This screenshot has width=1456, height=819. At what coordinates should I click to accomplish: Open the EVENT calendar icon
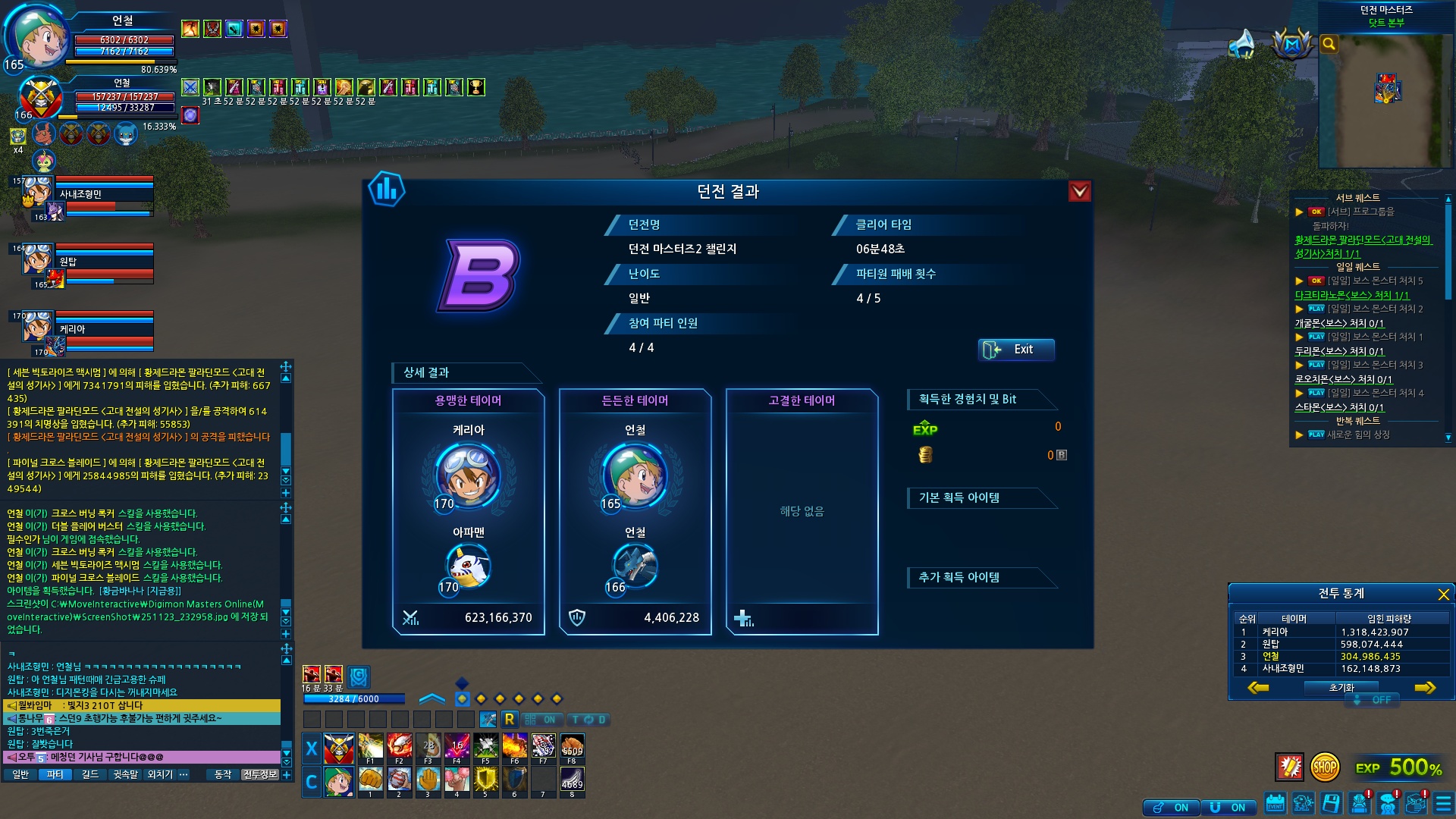(x=1276, y=803)
